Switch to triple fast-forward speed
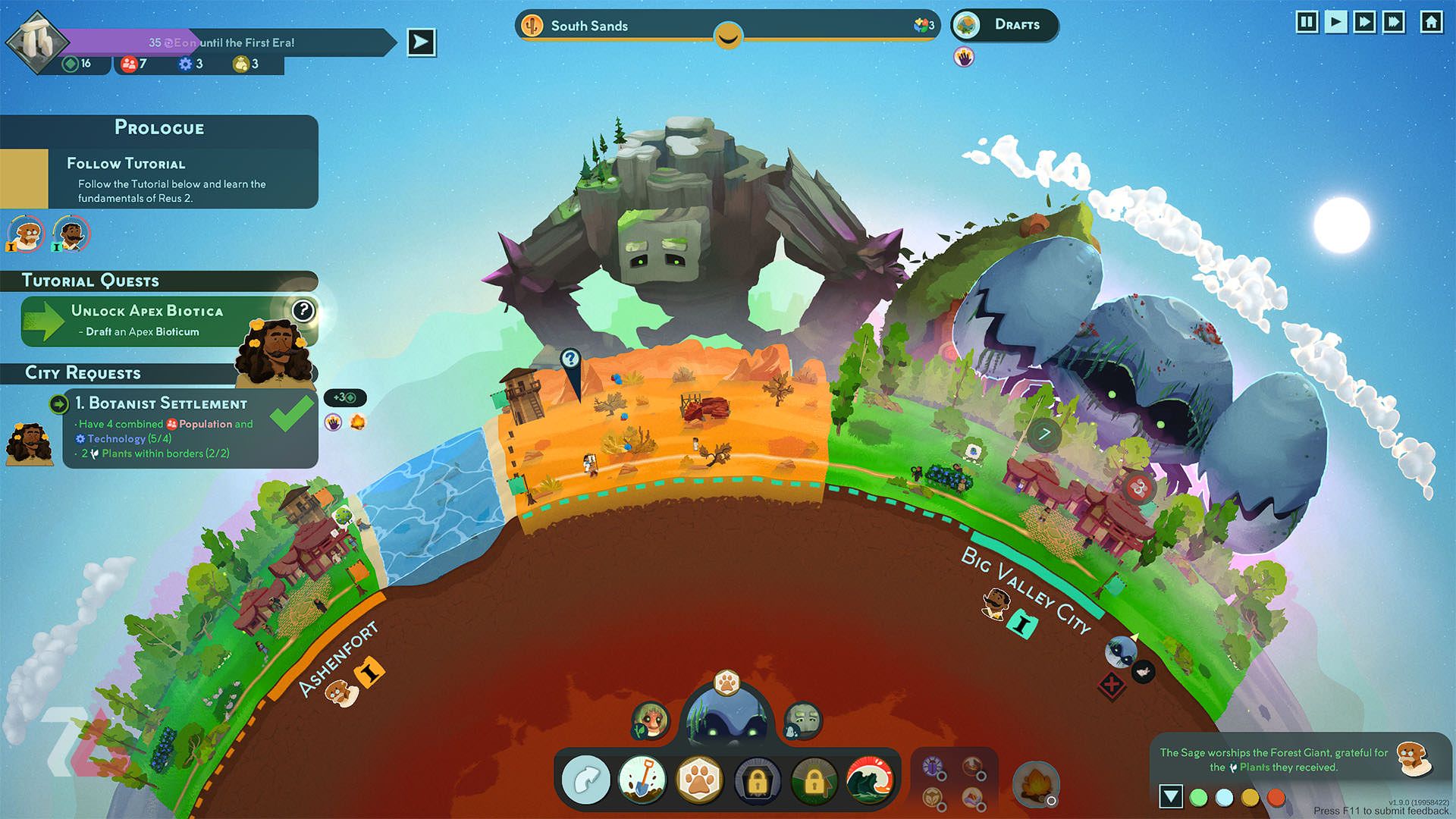The image size is (1456, 819). point(1394,22)
